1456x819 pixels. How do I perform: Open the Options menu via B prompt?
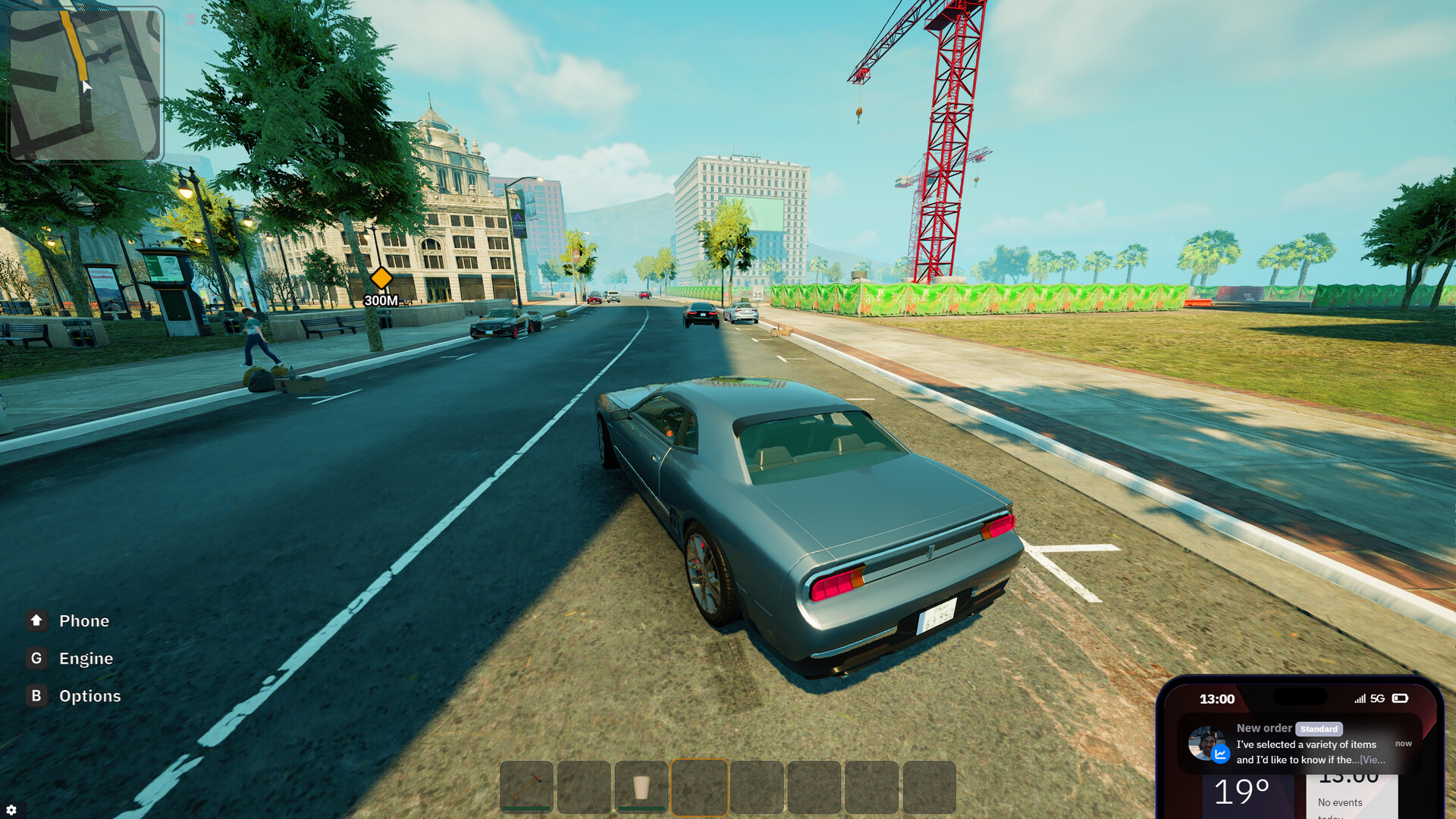pos(36,695)
